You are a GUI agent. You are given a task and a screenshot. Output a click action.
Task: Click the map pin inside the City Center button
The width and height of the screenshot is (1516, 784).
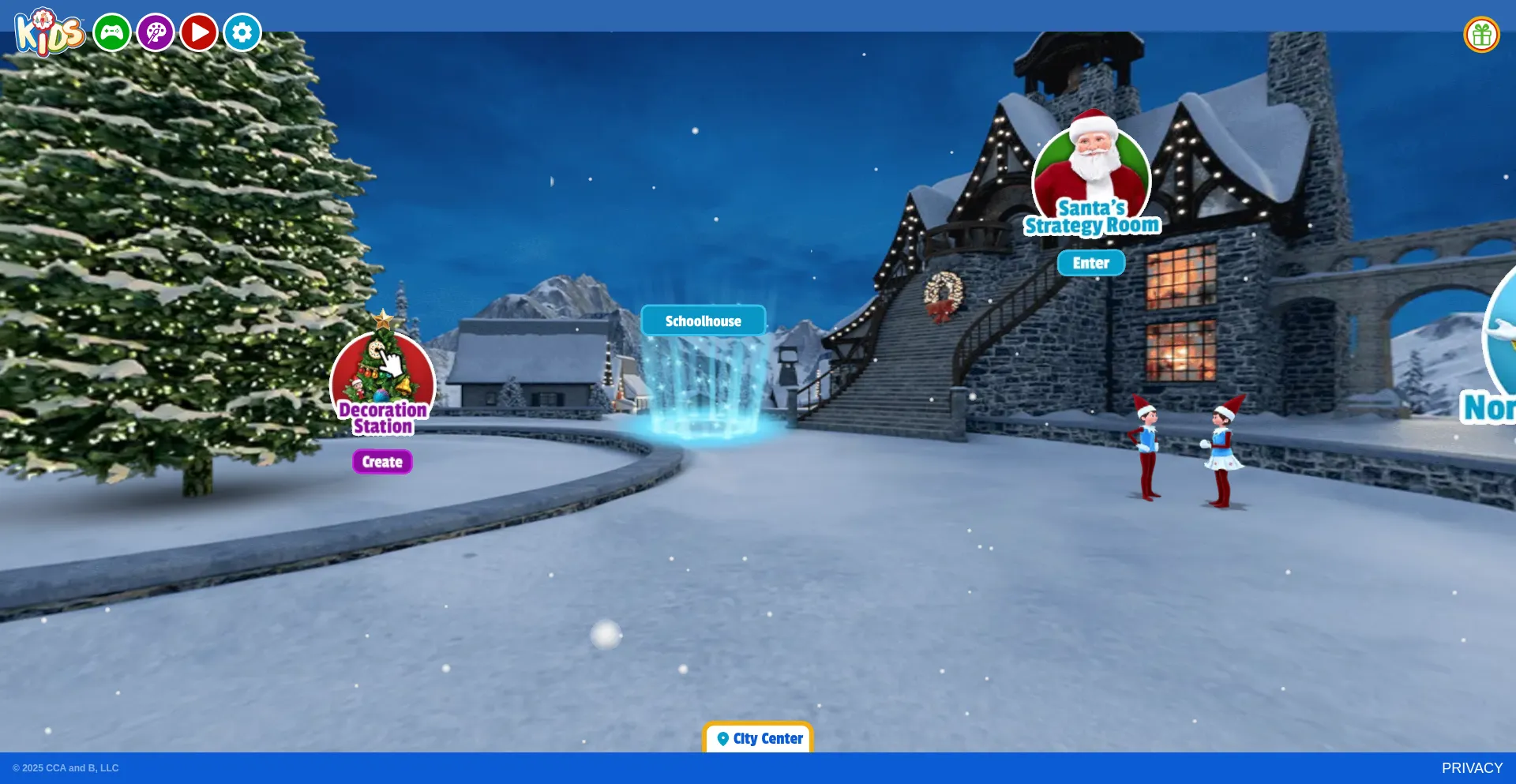722,738
